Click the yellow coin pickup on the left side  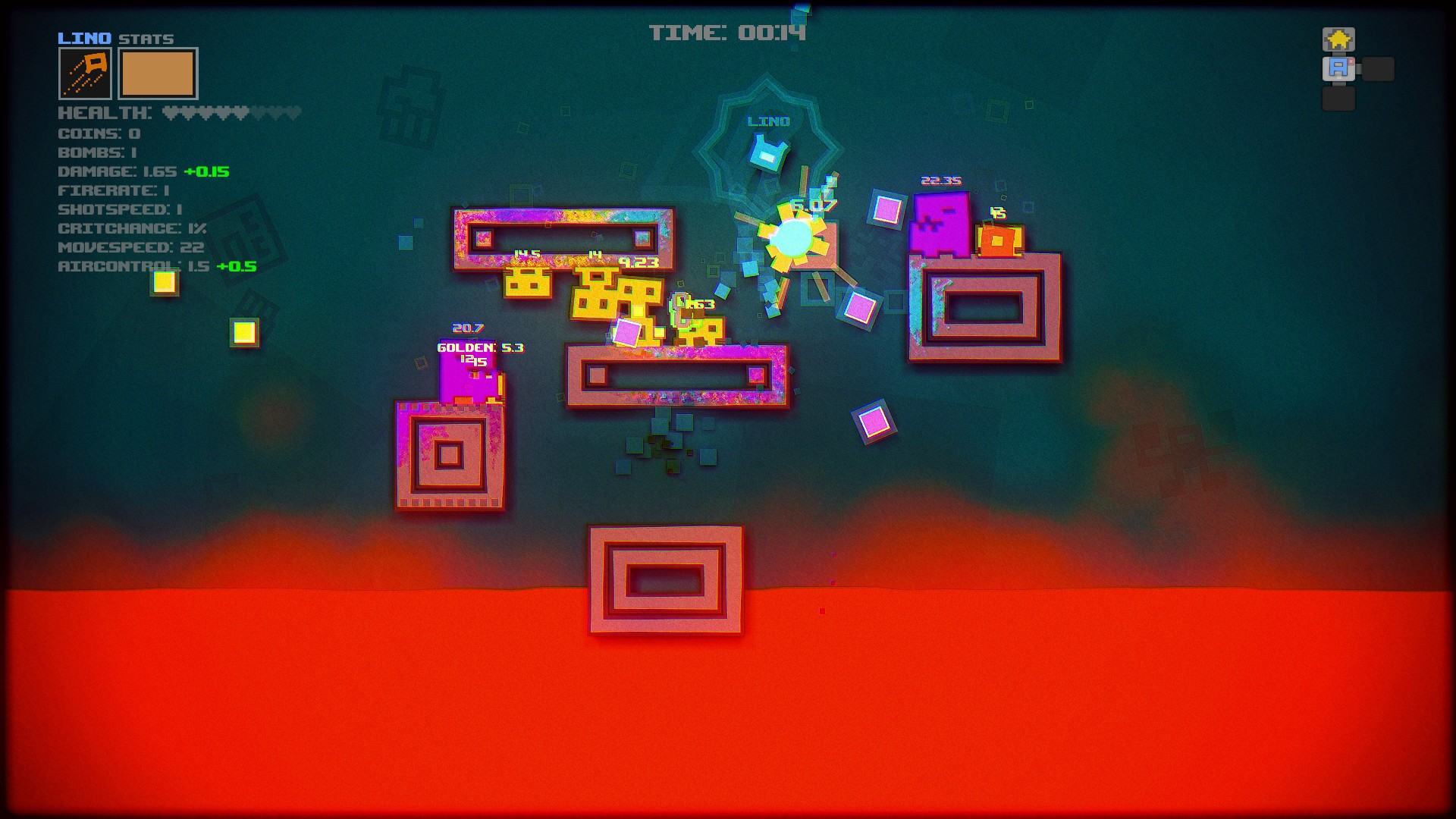(x=164, y=281)
